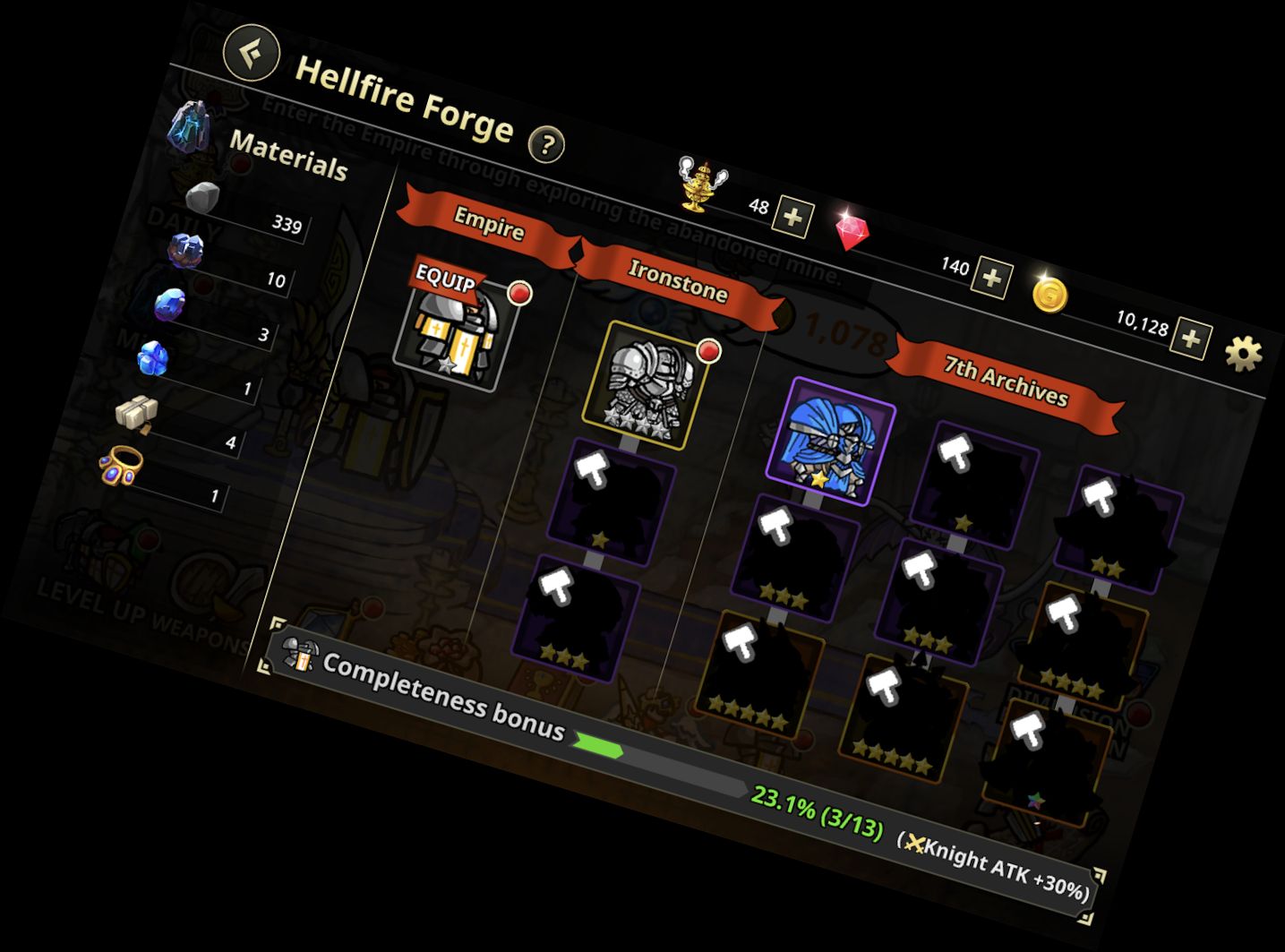The width and height of the screenshot is (1285, 952).
Task: Open the gear settings menu
Action: pyautogui.click(x=1243, y=354)
